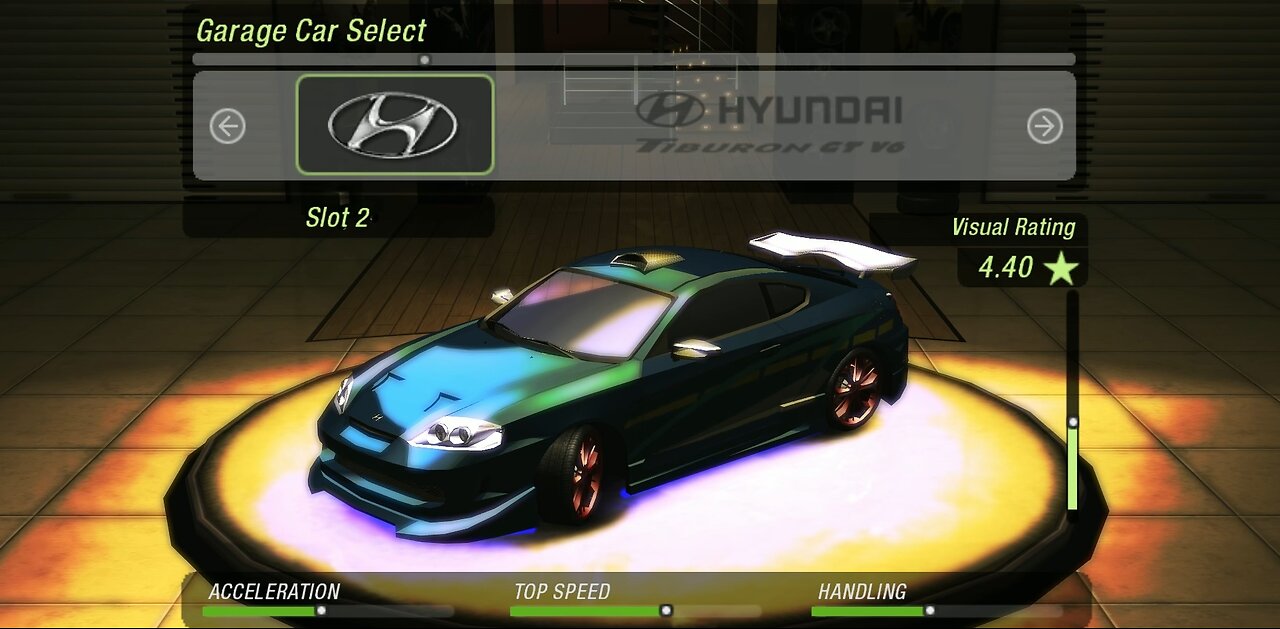This screenshot has width=1280, height=629.
Task: Click the left arrow in car selector
Action: [228, 126]
